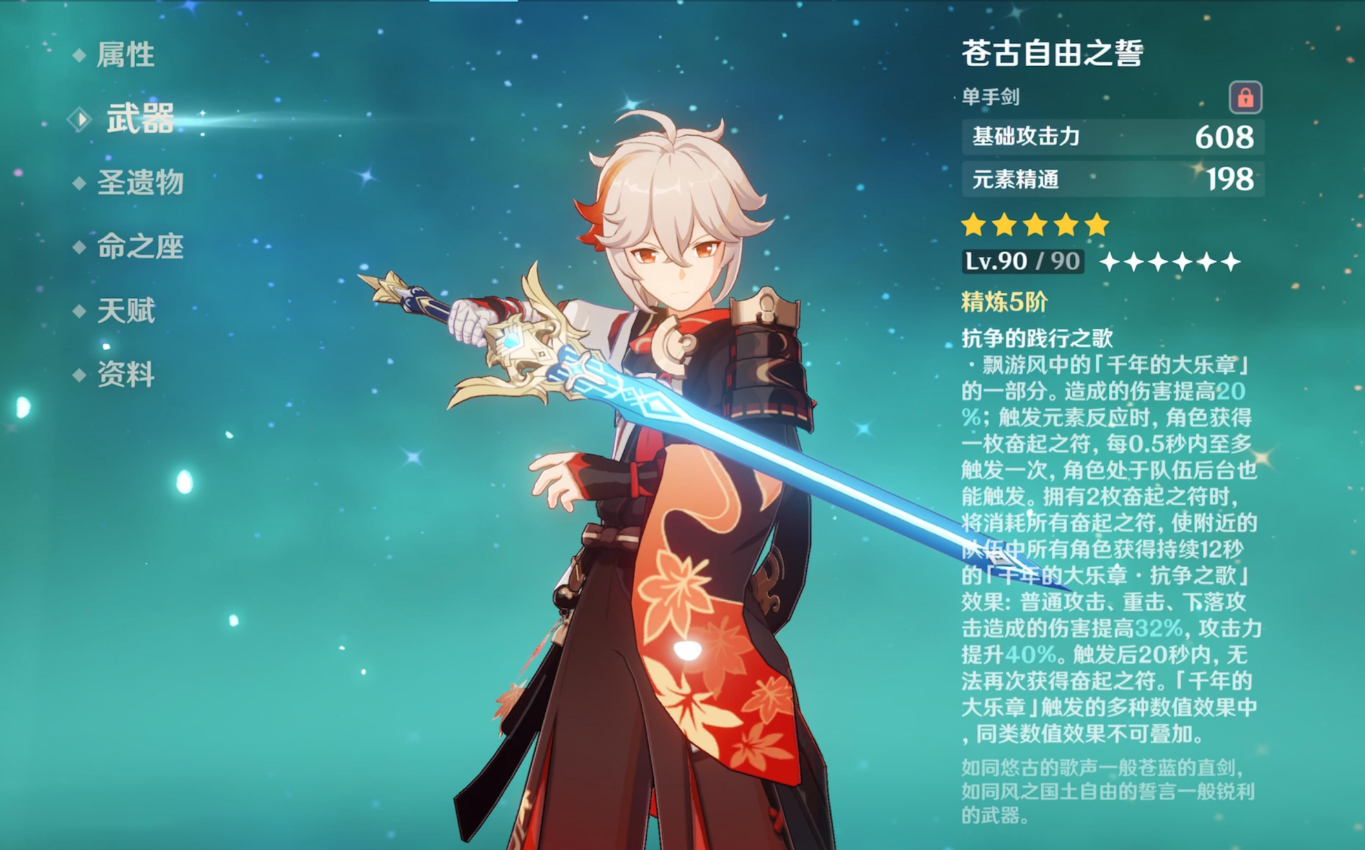The image size is (1365, 850).
Task: Switch to the 圣遗物 artifacts tab
Action: pos(139,182)
